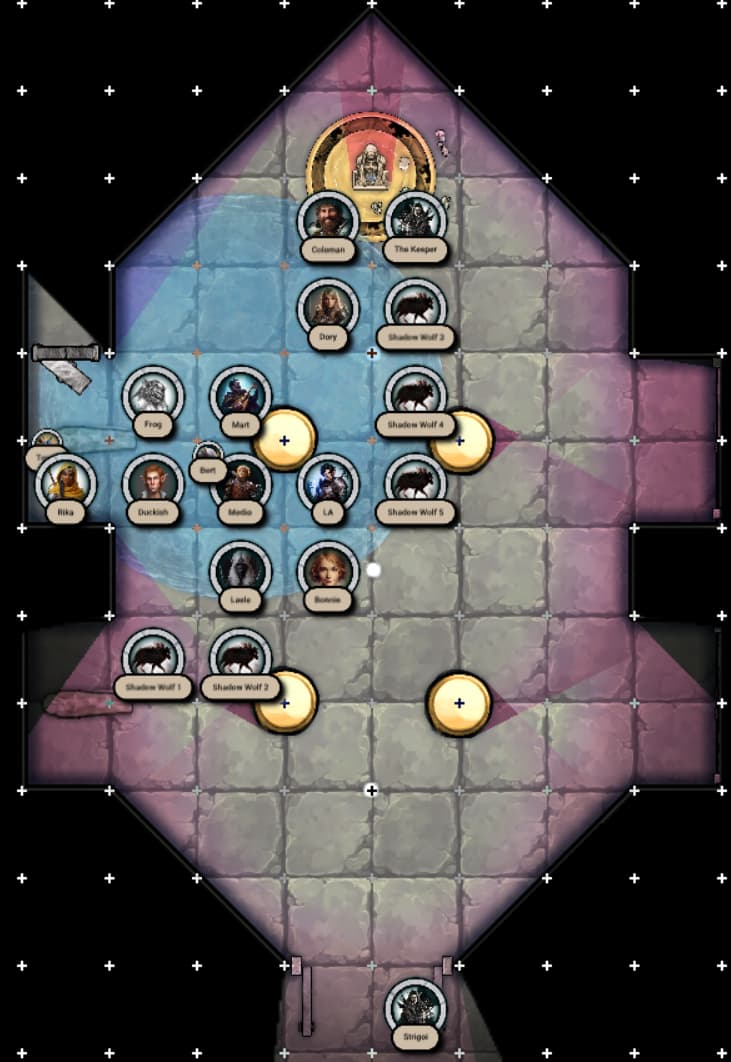Click the Medio character token

(x=240, y=483)
